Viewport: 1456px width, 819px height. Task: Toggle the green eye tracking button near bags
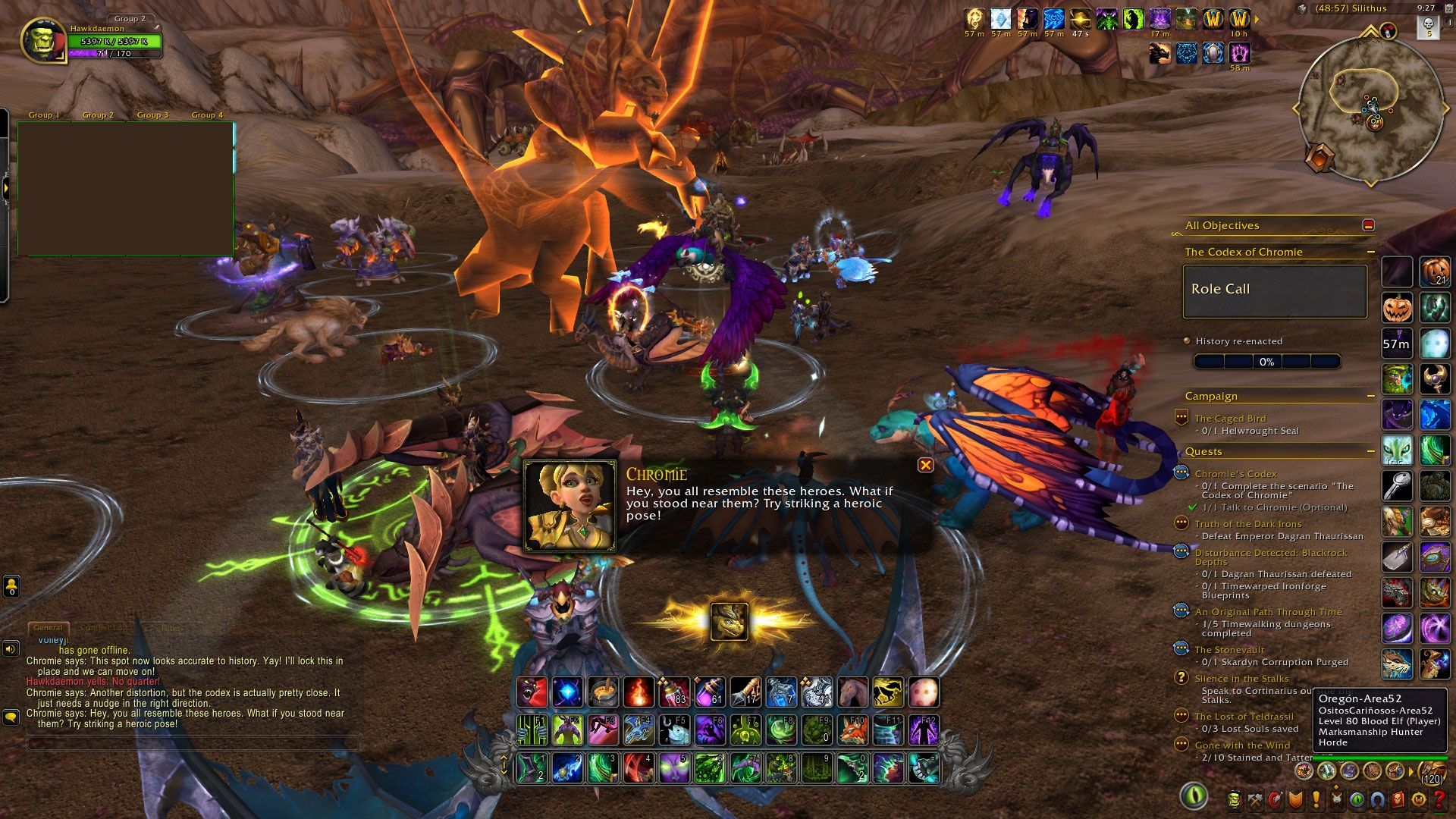pyautogui.click(x=1194, y=798)
